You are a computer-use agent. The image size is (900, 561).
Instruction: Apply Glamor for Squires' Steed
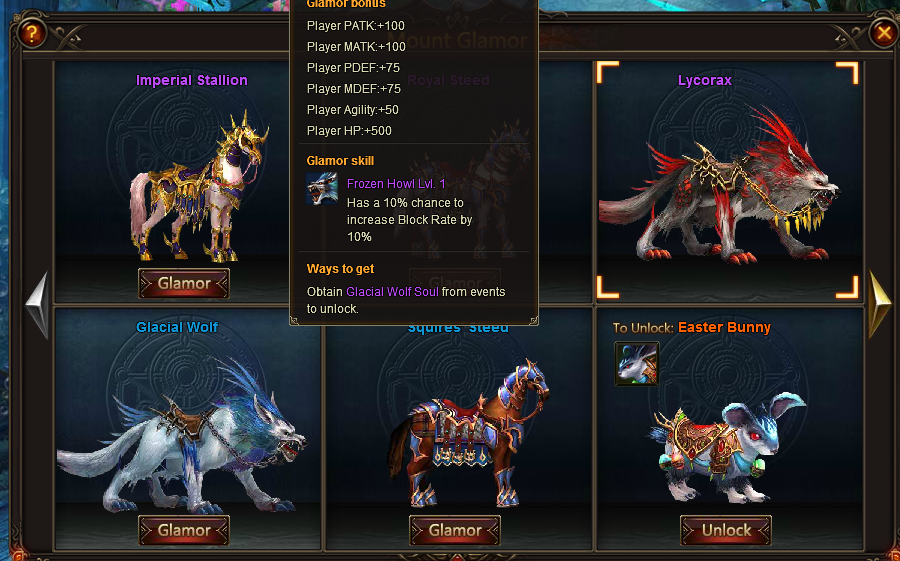pos(455,531)
